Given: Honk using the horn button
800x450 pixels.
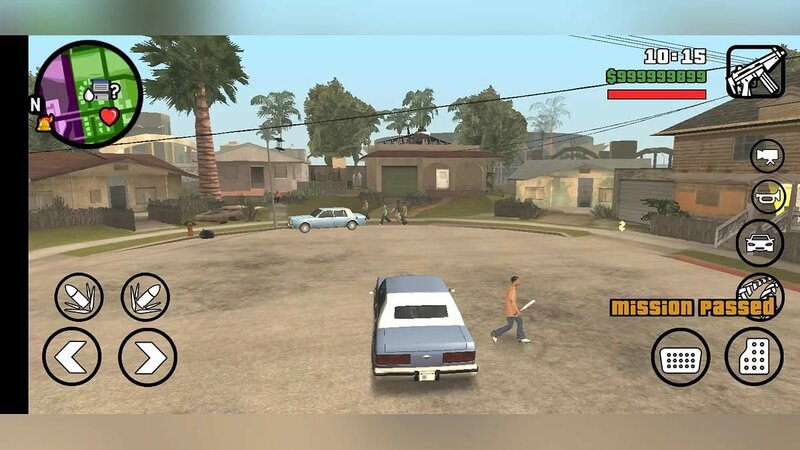Looking at the screenshot, I should [x=767, y=197].
